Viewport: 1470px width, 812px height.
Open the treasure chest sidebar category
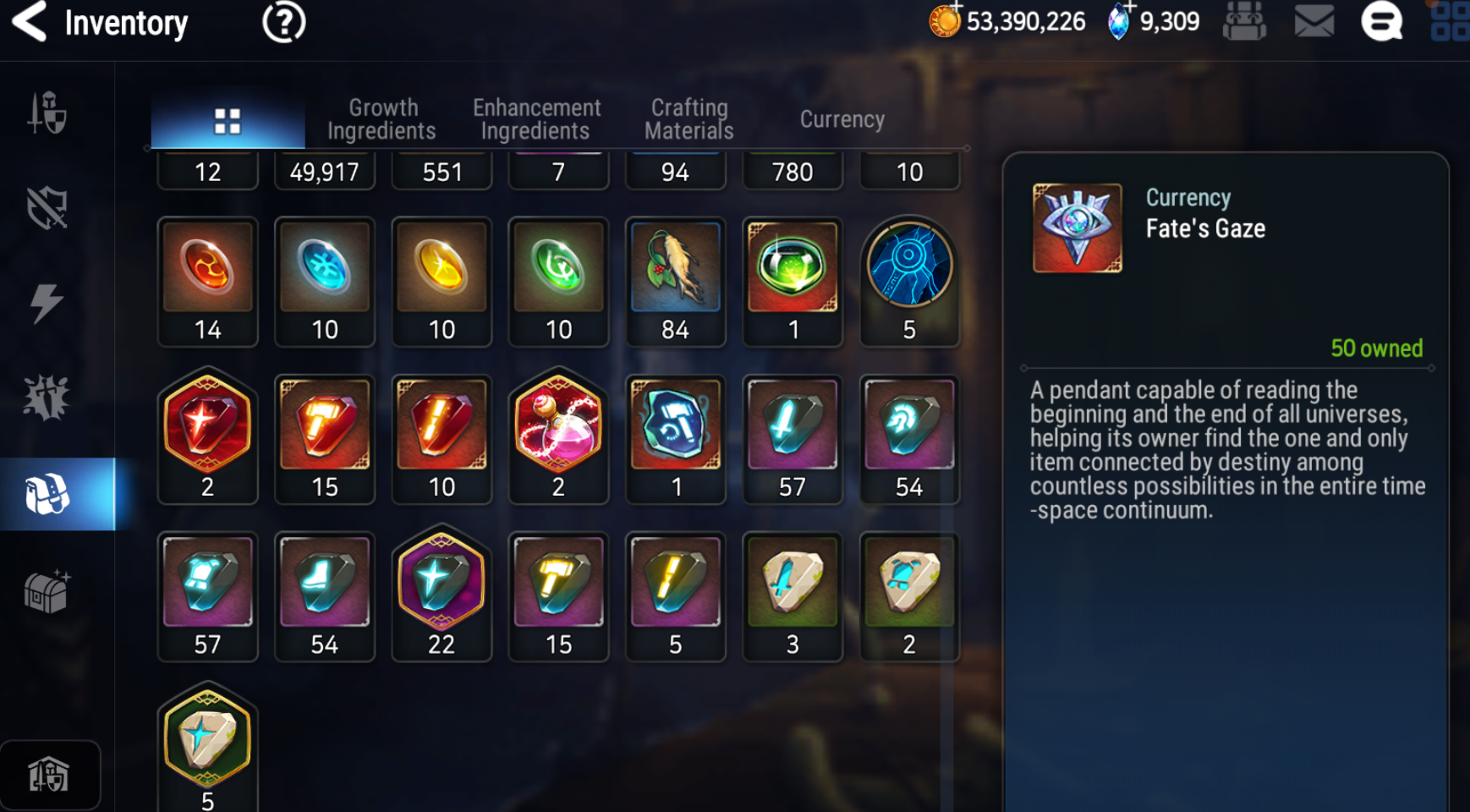point(47,591)
